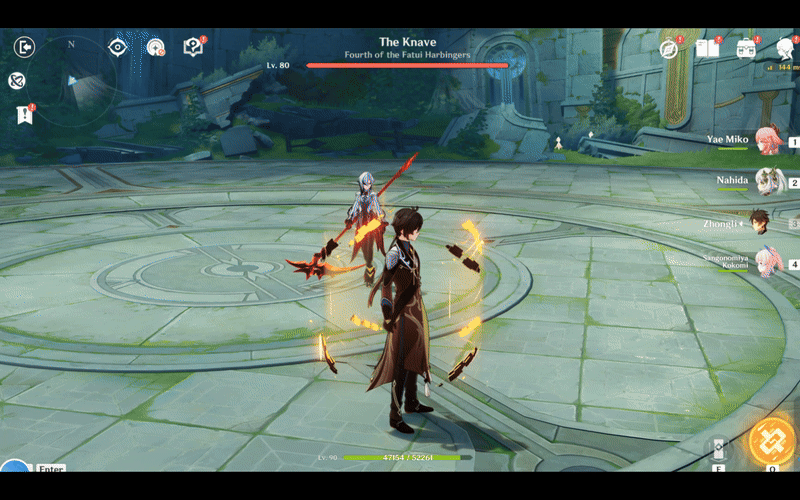Image resolution: width=800 pixels, height=500 pixels.
Task: Open the tutorial book with question mark
Action: point(193,47)
